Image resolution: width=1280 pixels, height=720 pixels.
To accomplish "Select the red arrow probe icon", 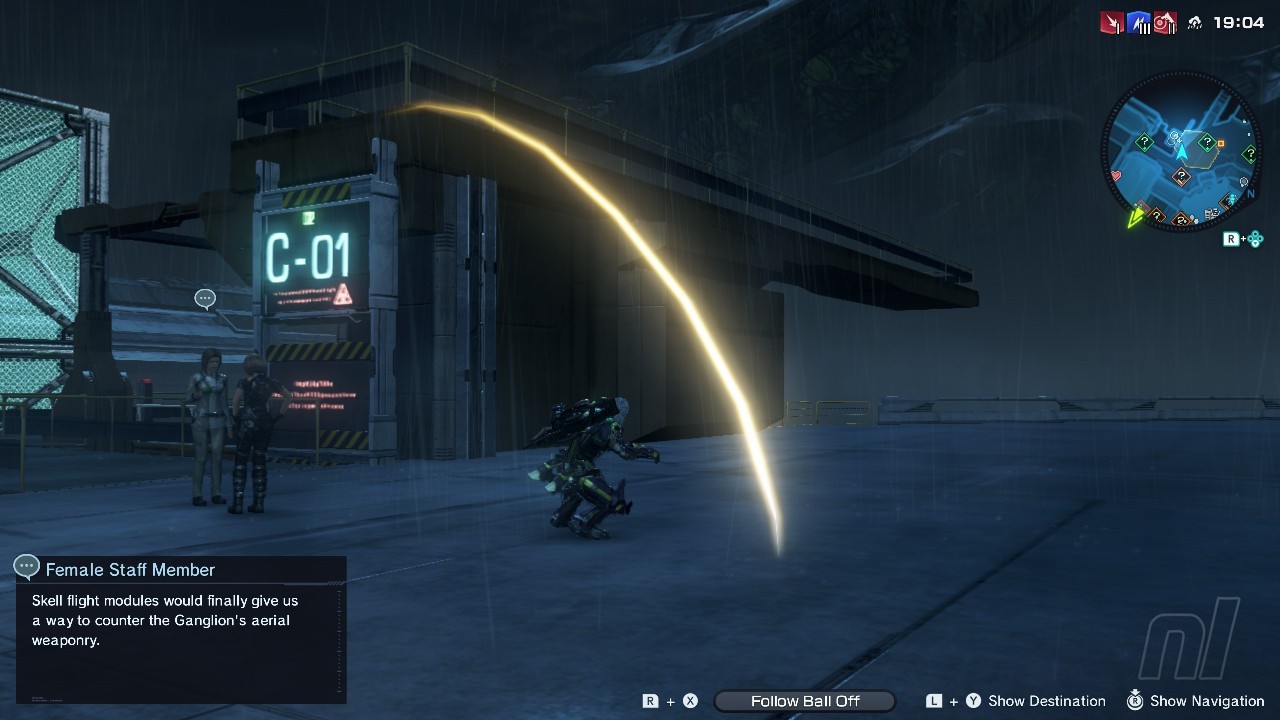I will (x=1112, y=23).
